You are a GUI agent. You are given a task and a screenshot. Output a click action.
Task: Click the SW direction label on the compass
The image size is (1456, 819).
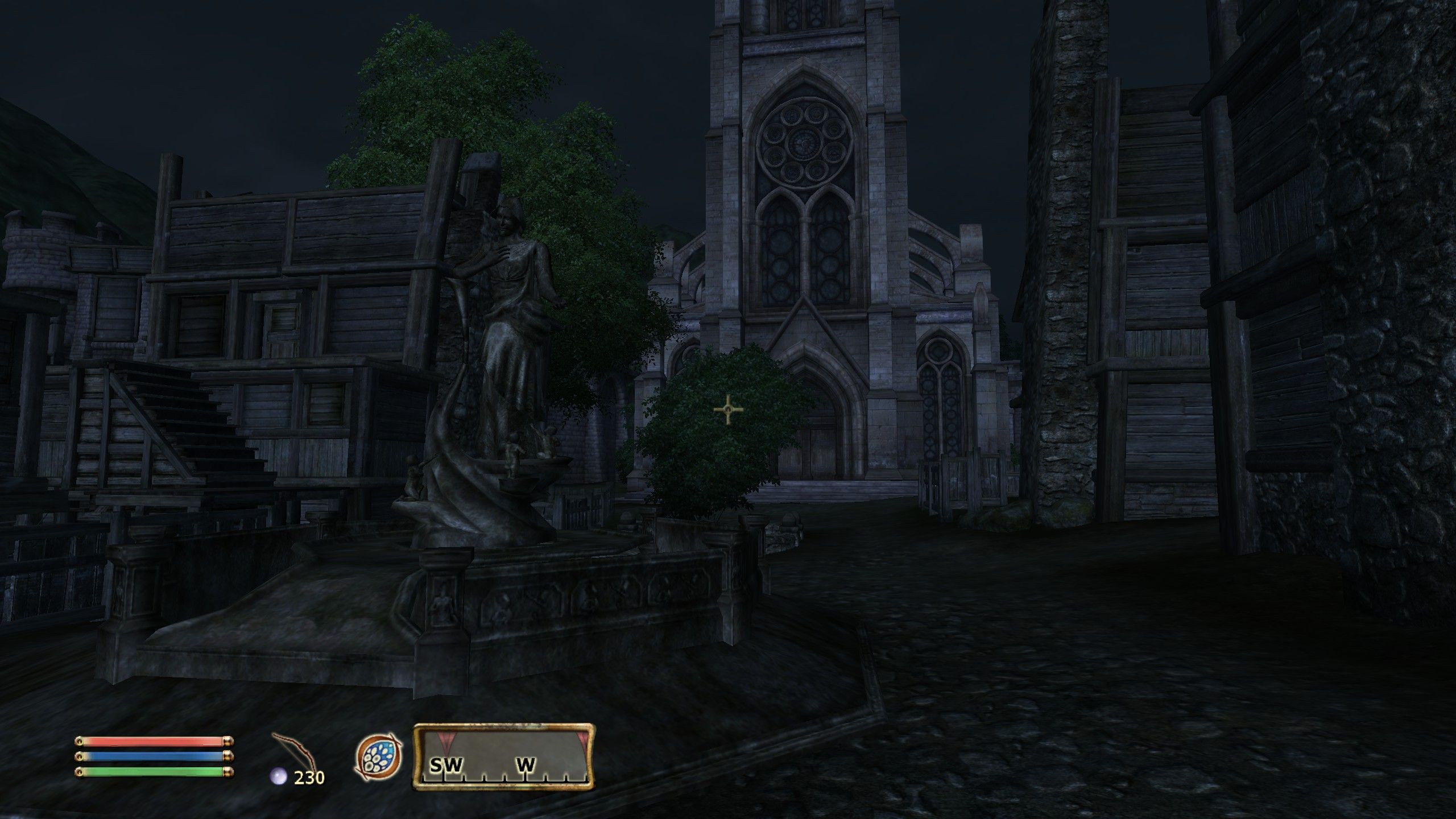(447, 766)
